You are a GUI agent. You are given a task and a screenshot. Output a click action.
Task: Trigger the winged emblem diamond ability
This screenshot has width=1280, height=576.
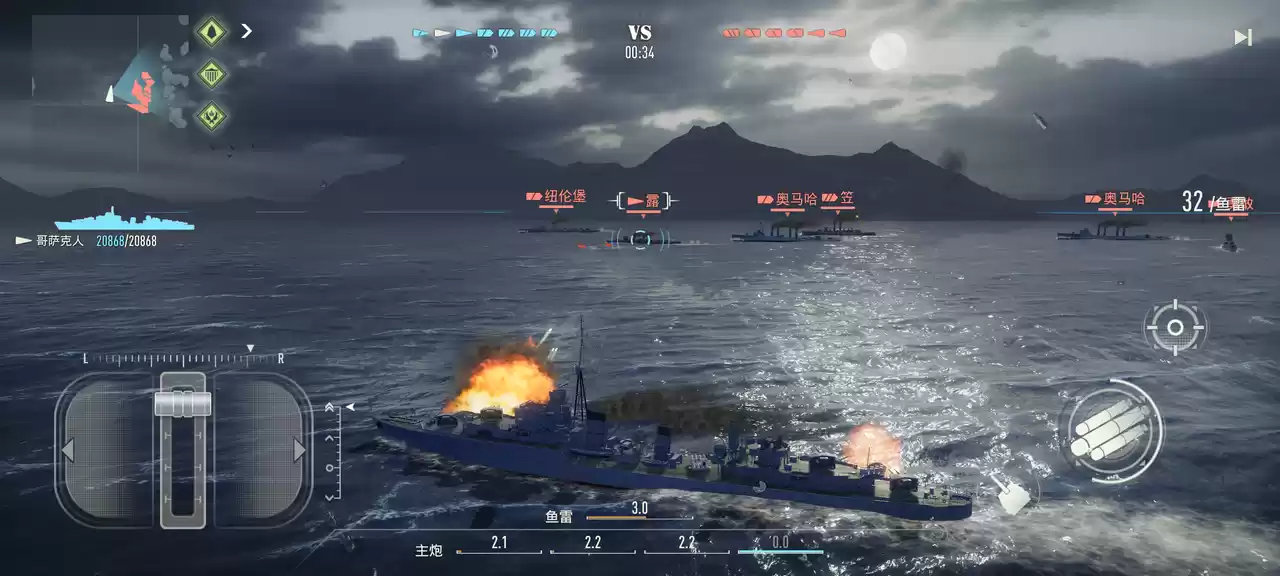point(211,116)
